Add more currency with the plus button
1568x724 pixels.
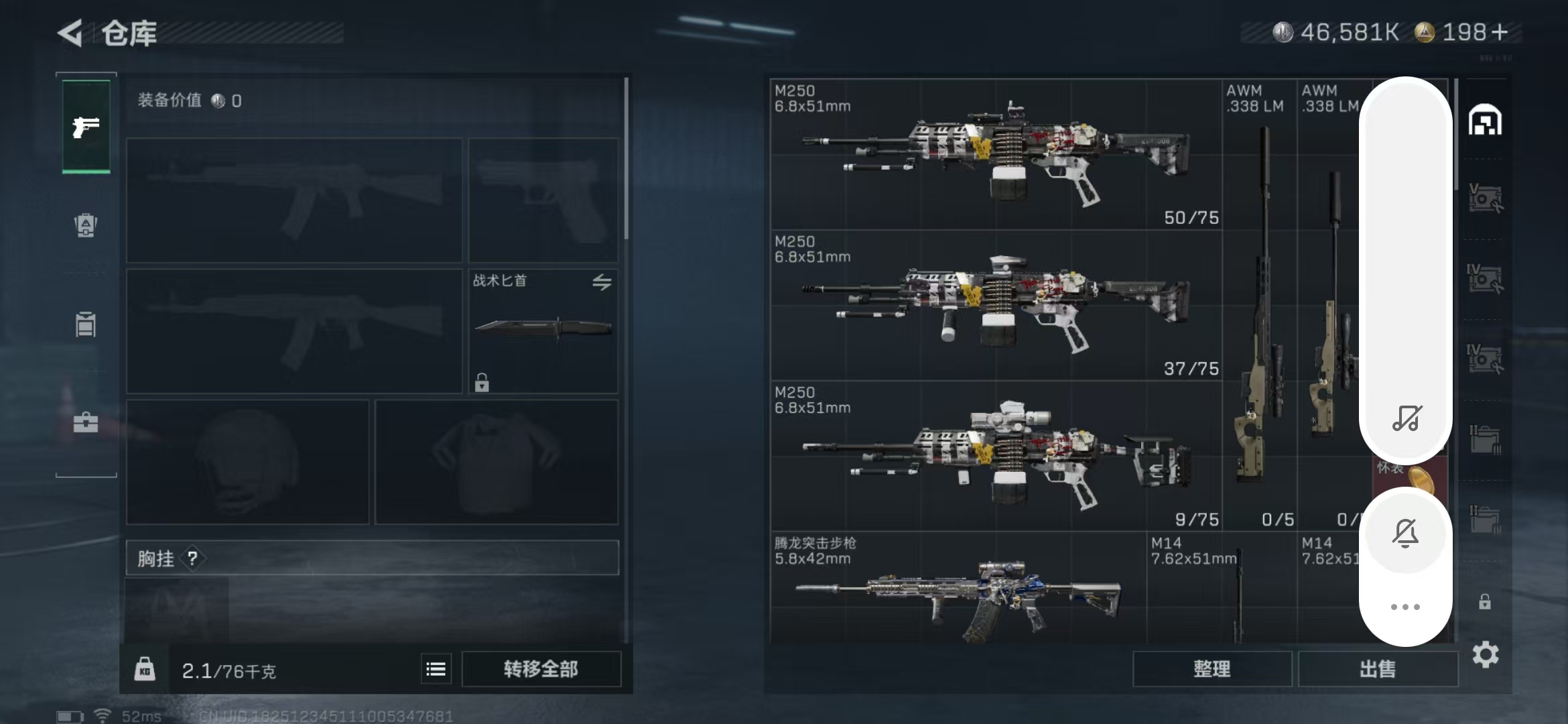(x=1501, y=32)
